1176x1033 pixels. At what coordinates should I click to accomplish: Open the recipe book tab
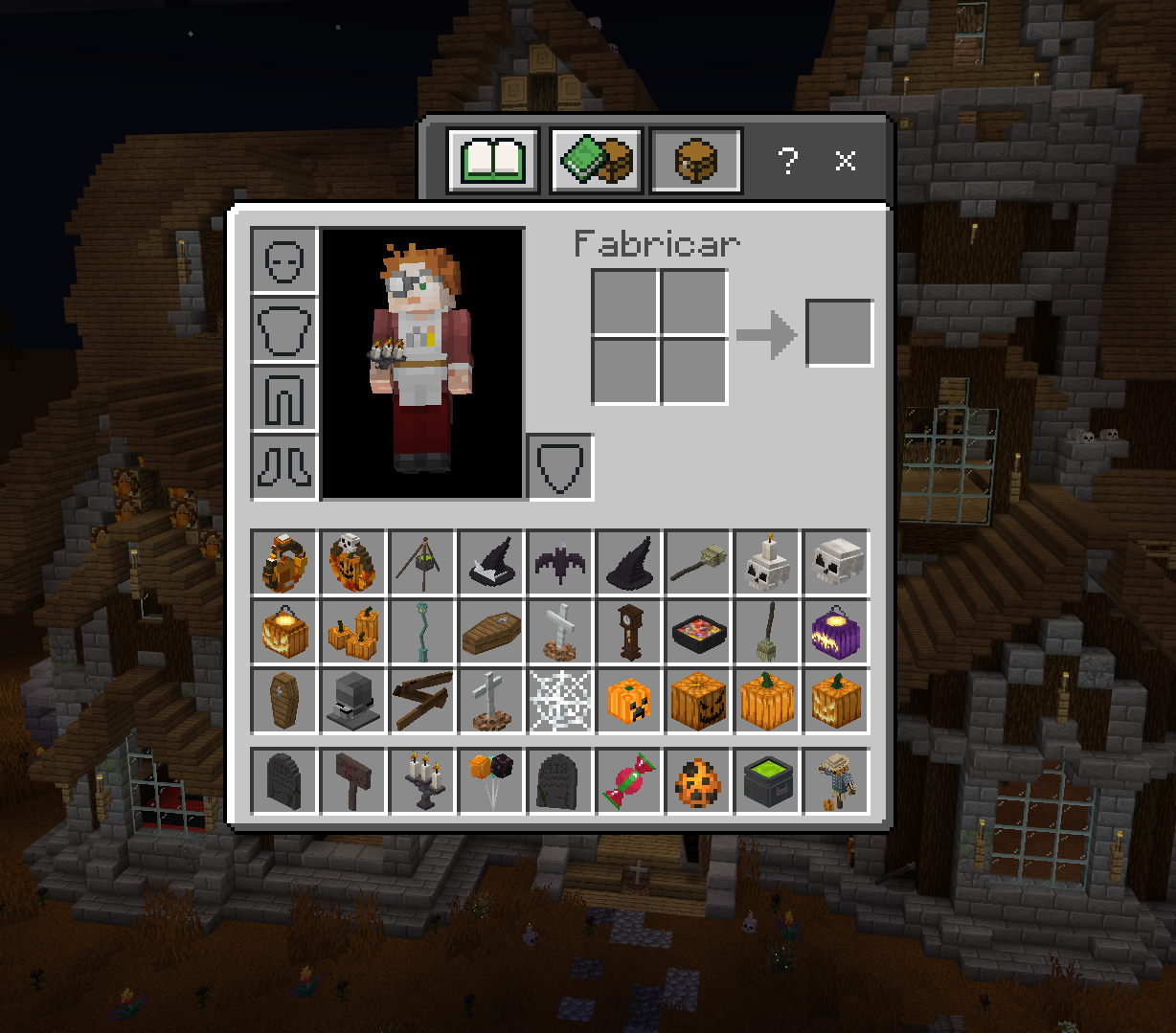point(493,161)
